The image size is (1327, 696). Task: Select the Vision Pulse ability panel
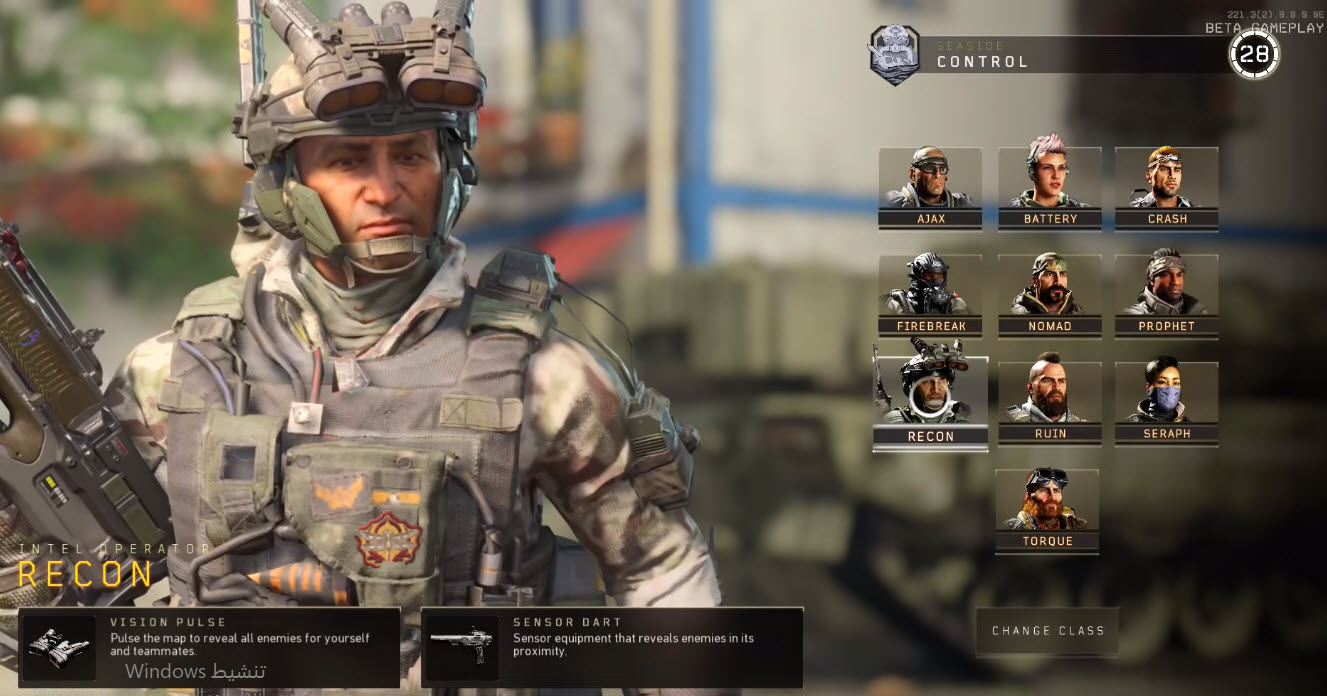pyautogui.click(x=209, y=647)
